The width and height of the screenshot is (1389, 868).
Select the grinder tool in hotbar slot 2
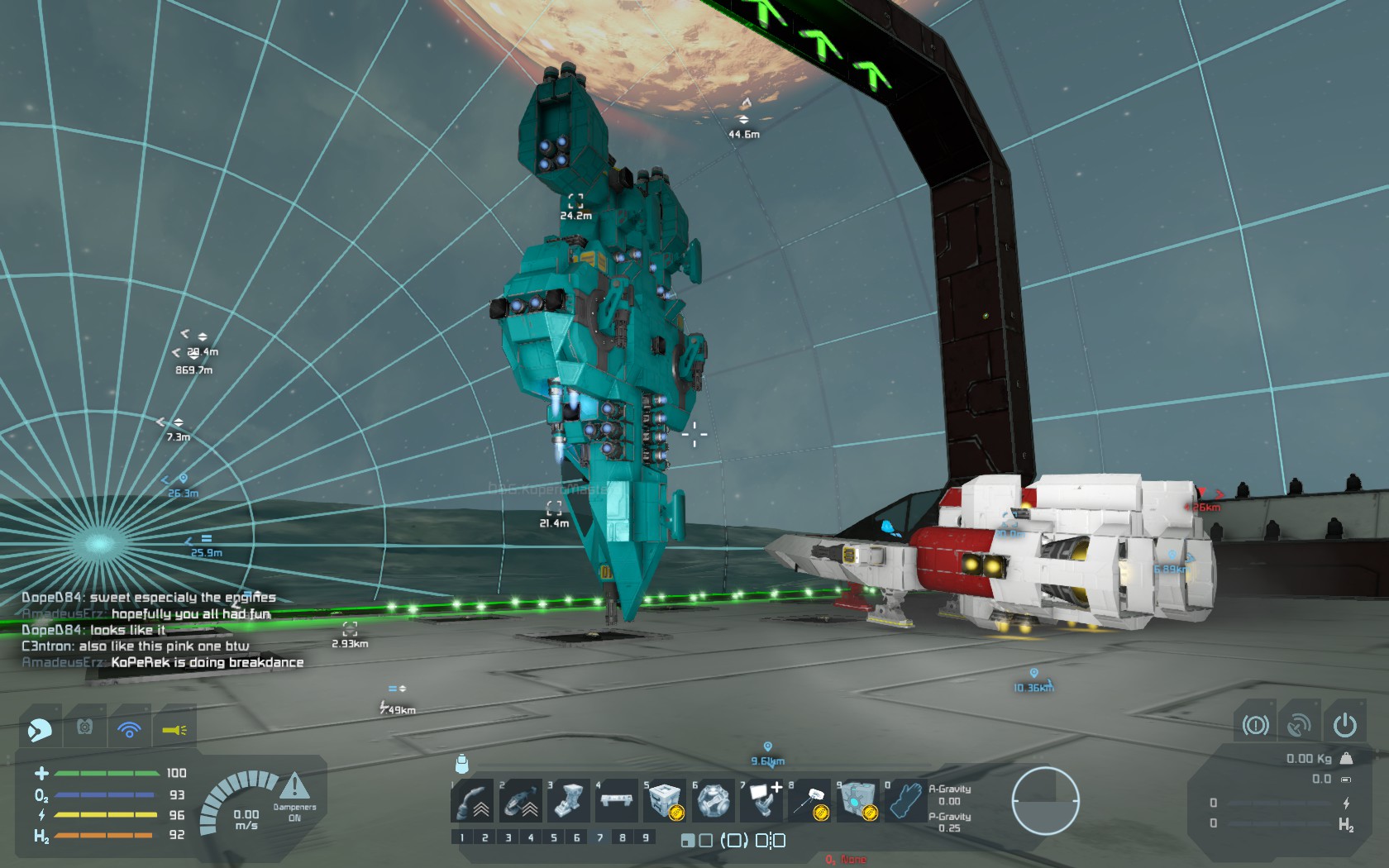[521, 800]
